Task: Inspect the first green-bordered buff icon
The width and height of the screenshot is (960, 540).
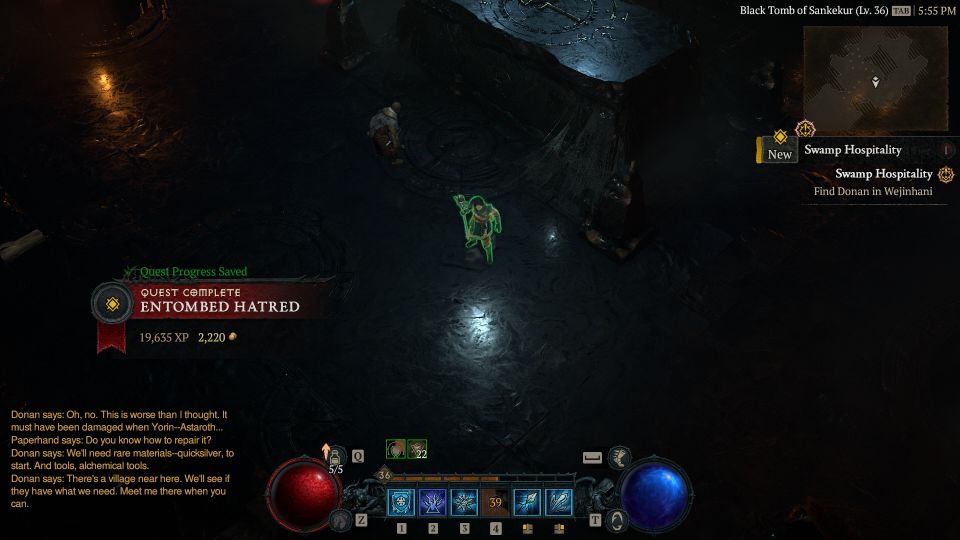Action: point(396,447)
